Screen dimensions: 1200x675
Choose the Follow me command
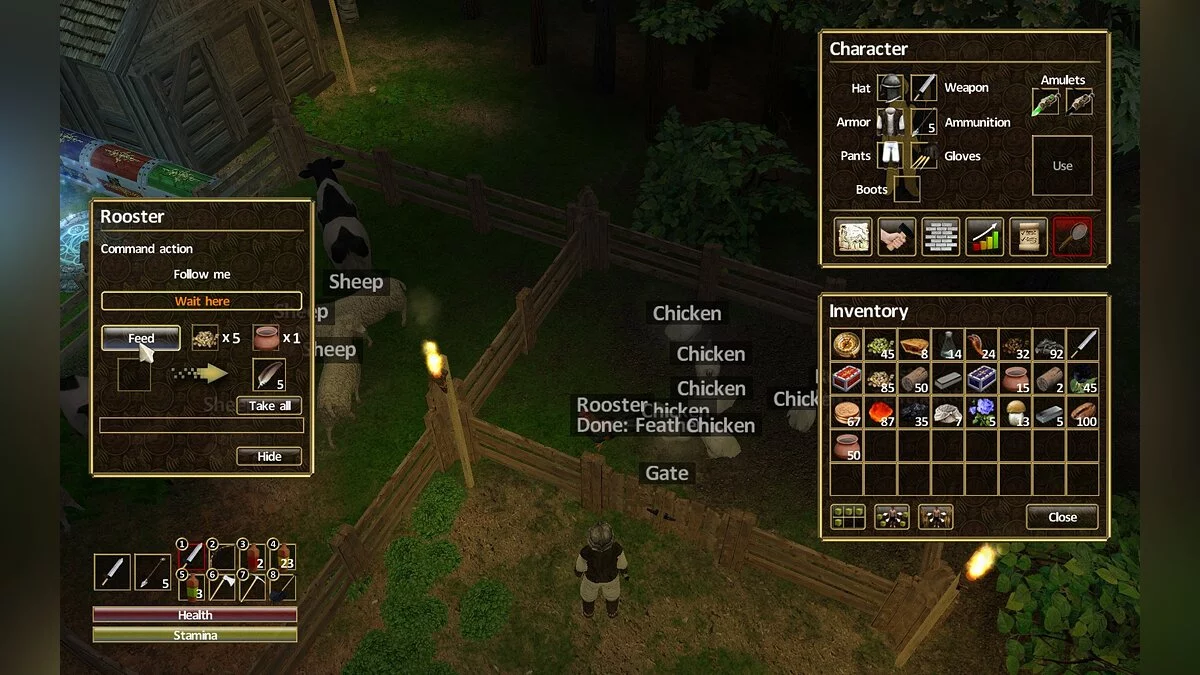pyautogui.click(x=201, y=274)
